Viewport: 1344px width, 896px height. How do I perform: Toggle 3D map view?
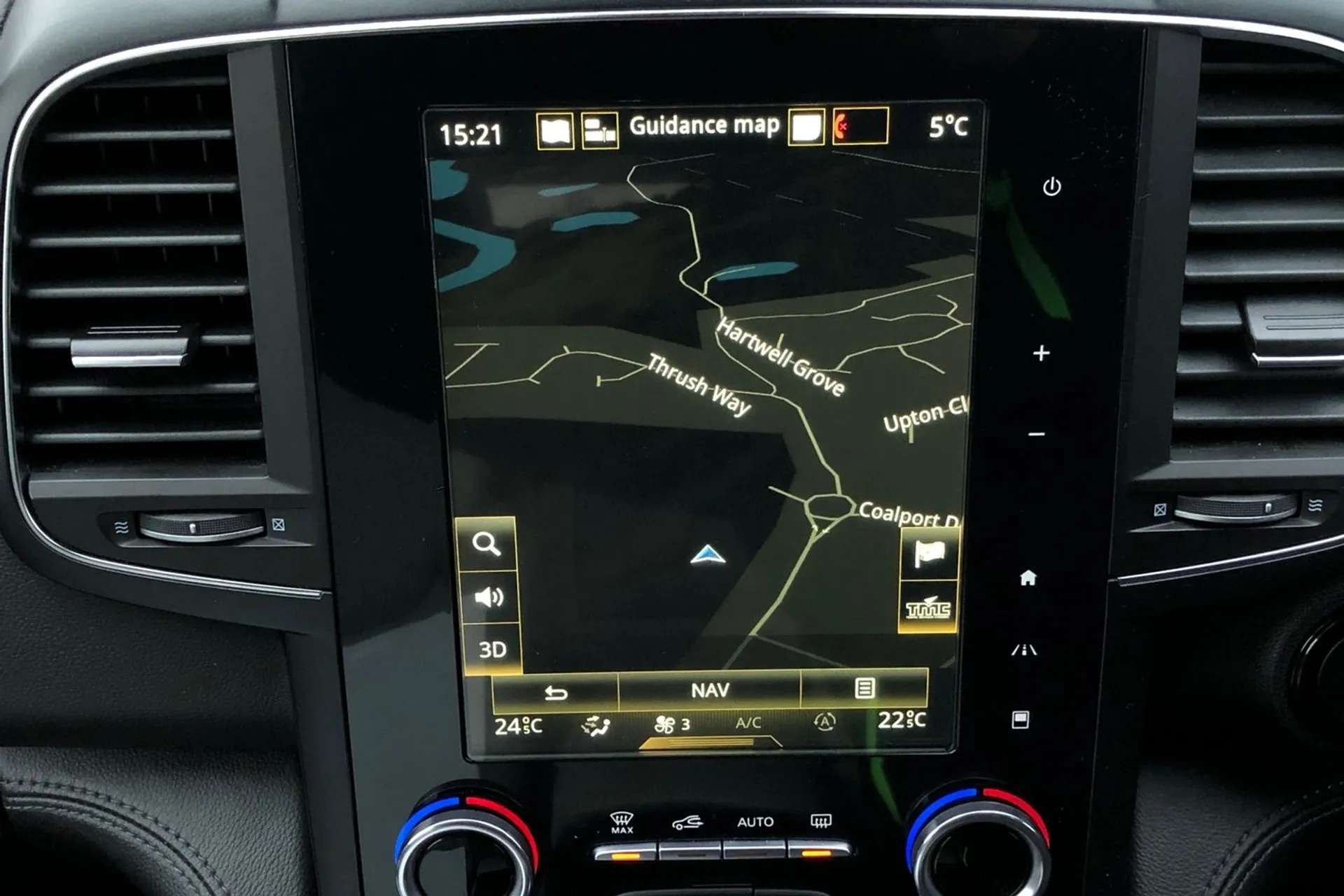(493, 648)
